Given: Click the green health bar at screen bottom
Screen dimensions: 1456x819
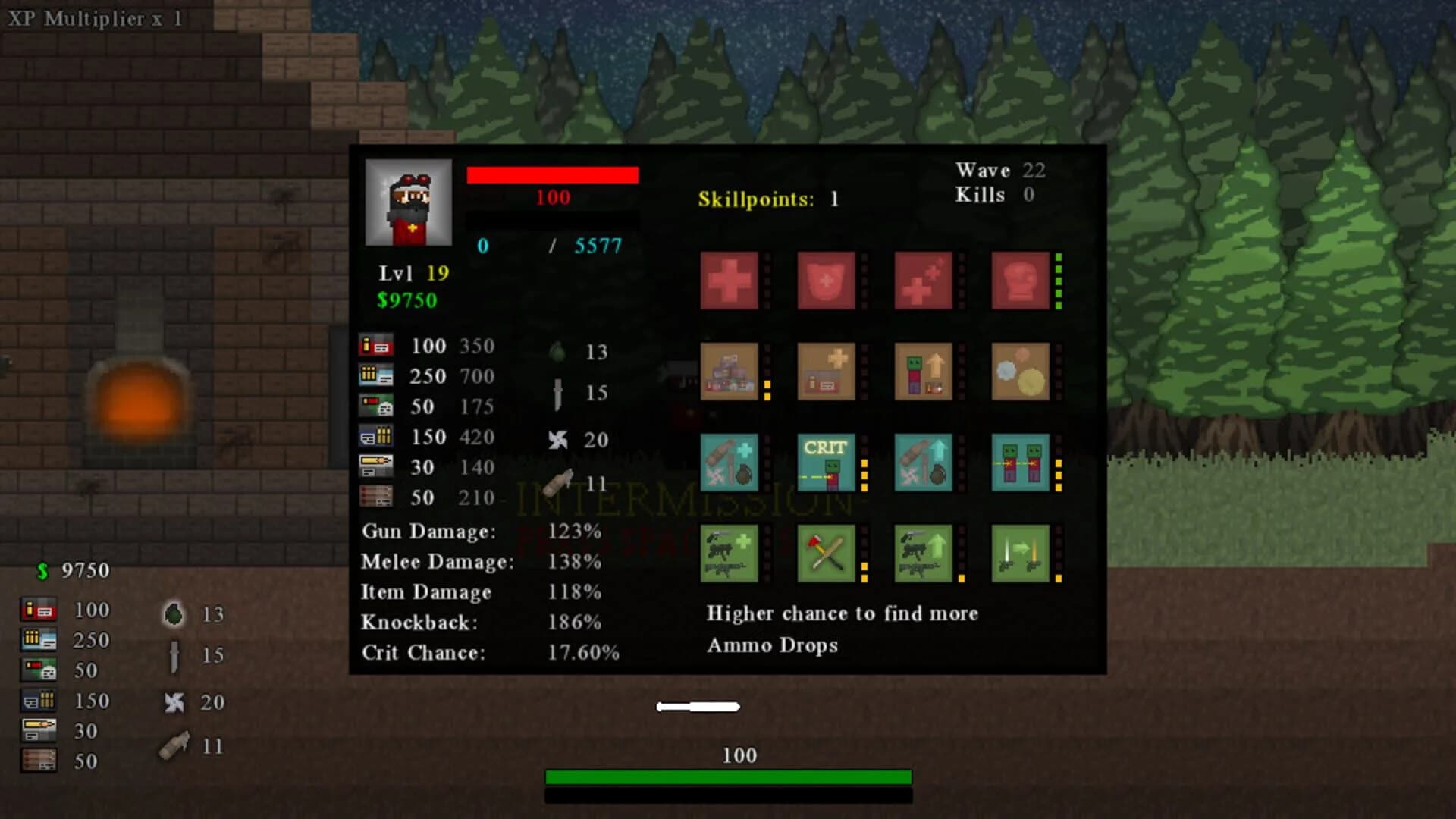Looking at the screenshot, I should 728,777.
